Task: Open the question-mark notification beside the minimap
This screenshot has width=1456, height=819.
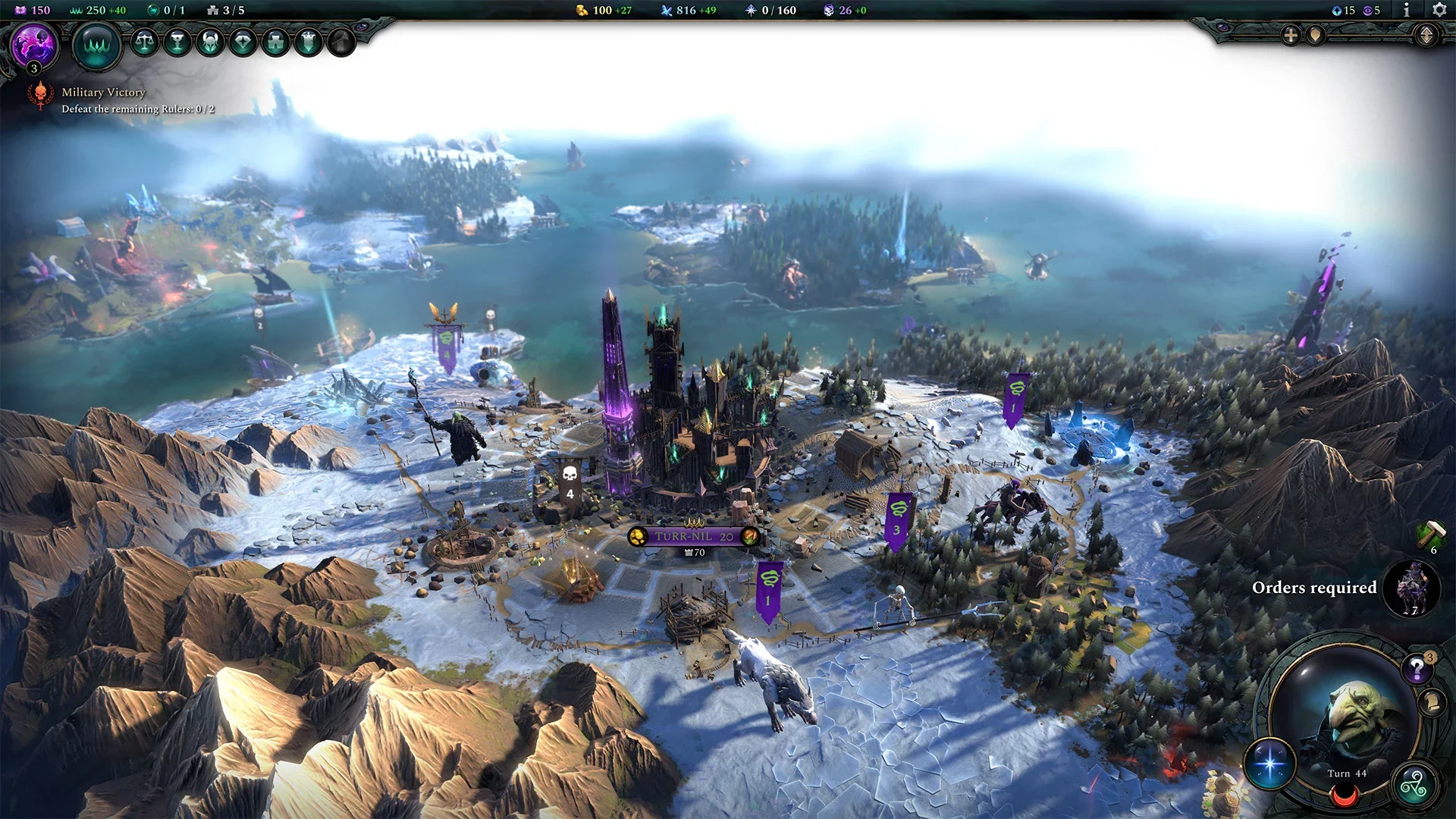Action: [x=1417, y=668]
